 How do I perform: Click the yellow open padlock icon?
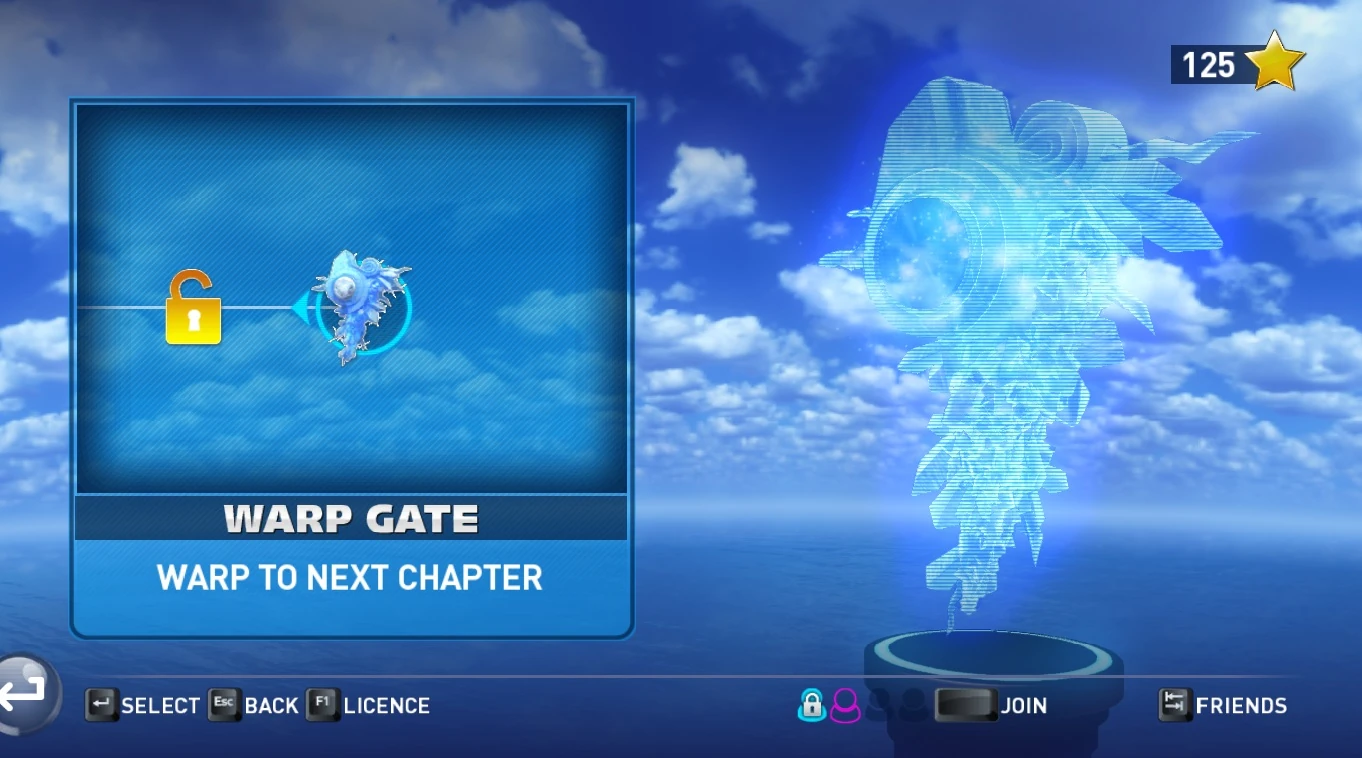[193, 308]
